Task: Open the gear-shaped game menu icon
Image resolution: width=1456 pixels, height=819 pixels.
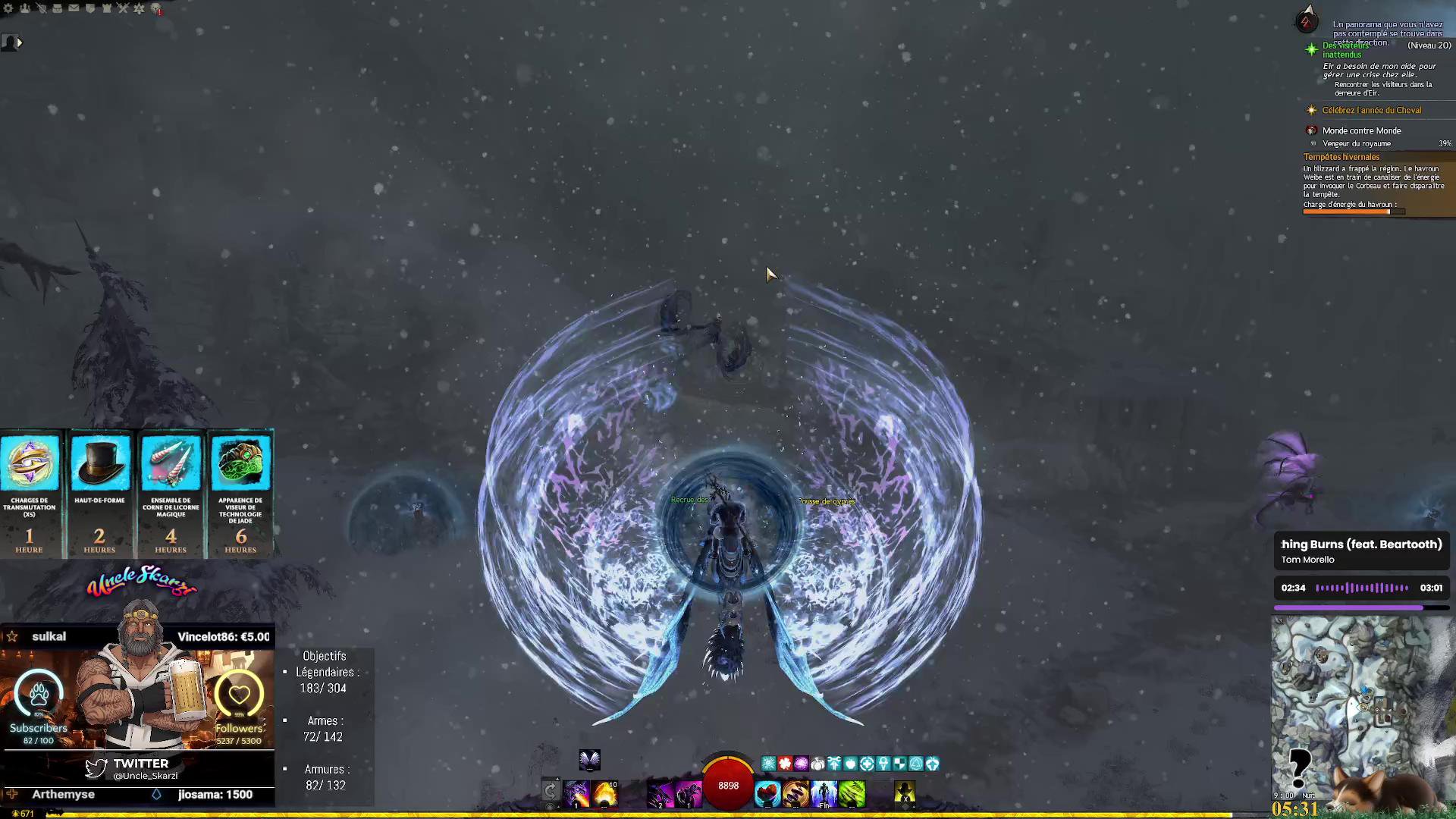Action: (8, 8)
